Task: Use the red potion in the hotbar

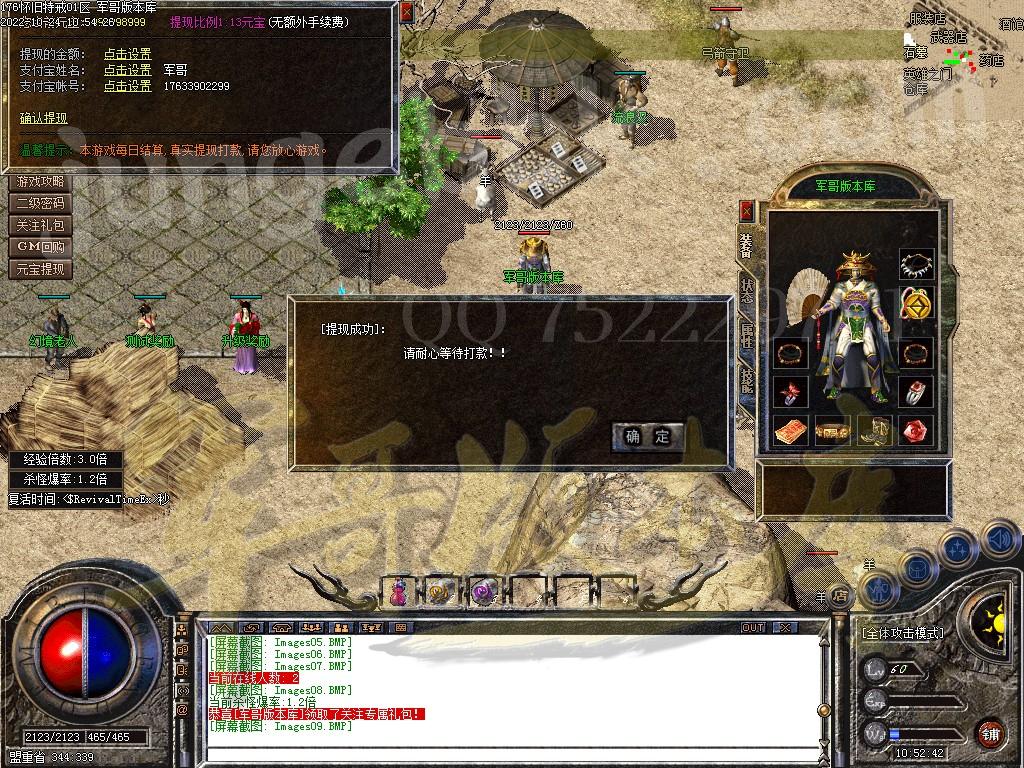Action: 399,592
